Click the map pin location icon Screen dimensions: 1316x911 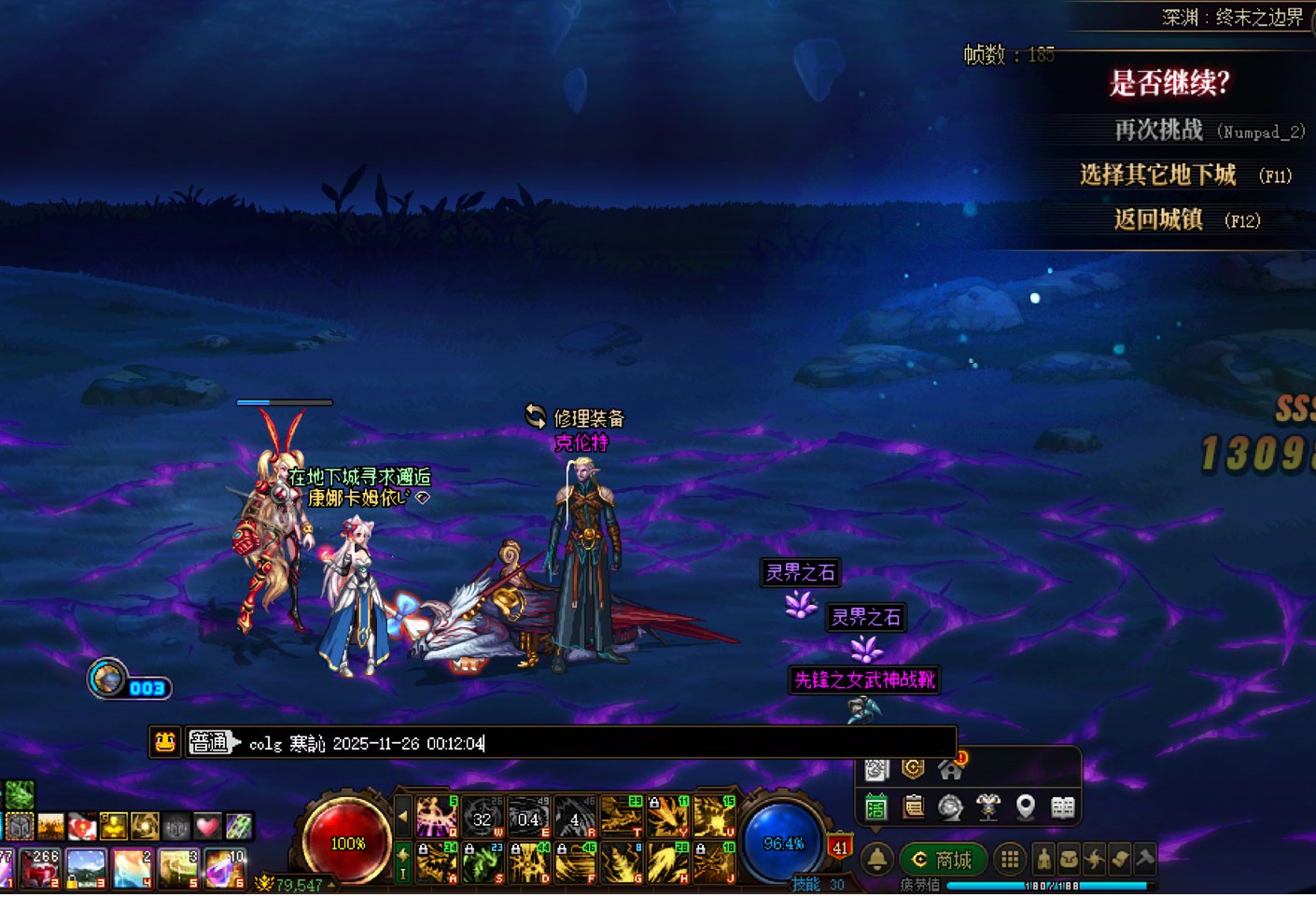[1025, 806]
